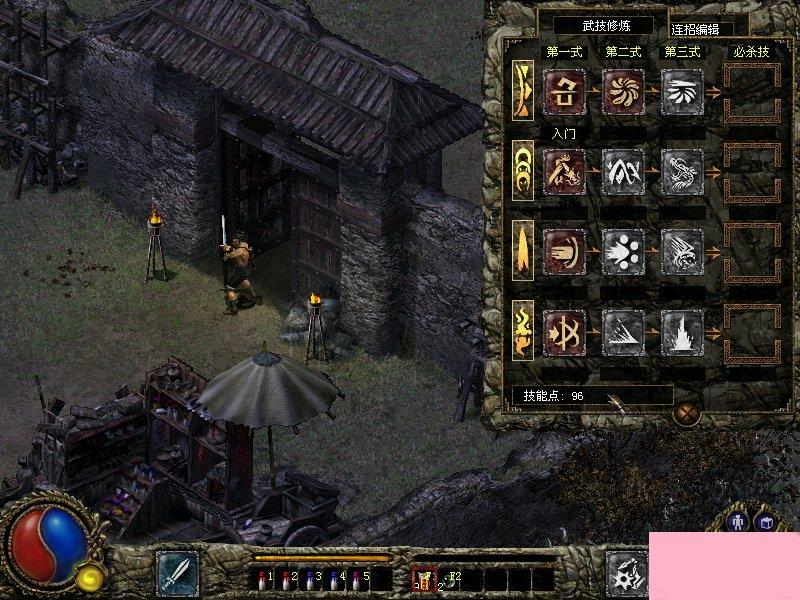Select the red-framed item in the quick bar
This screenshot has height=600, width=800.
tap(425, 577)
